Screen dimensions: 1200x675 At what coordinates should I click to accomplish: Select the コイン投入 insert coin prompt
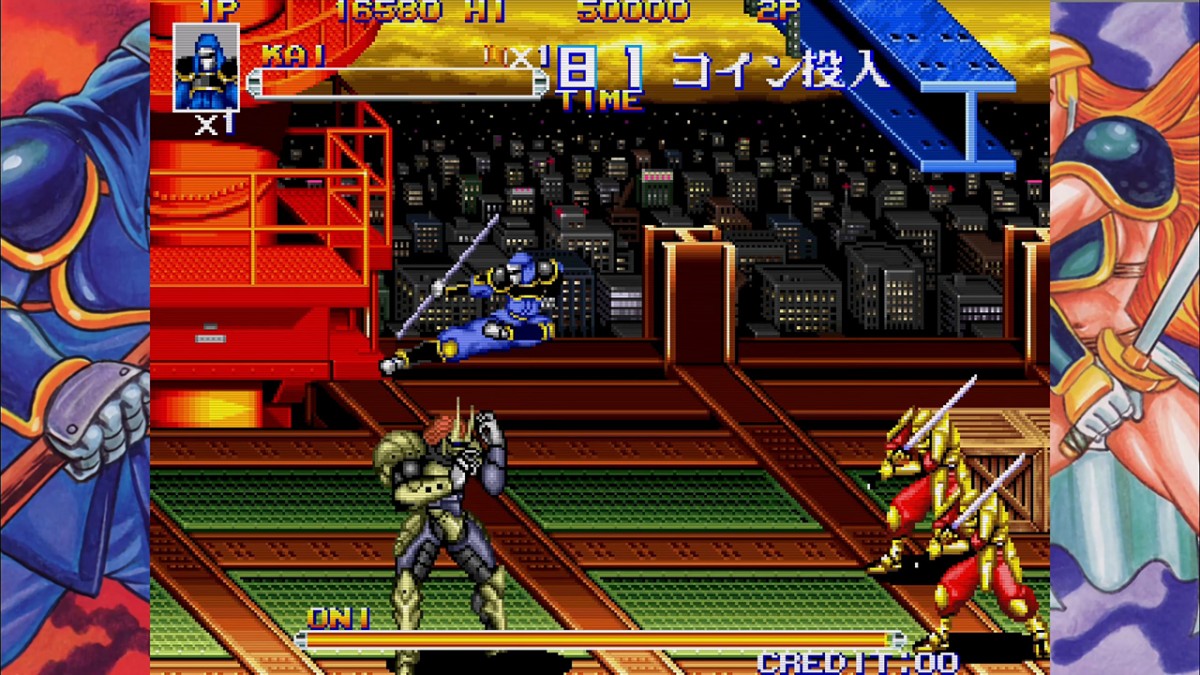coord(780,70)
